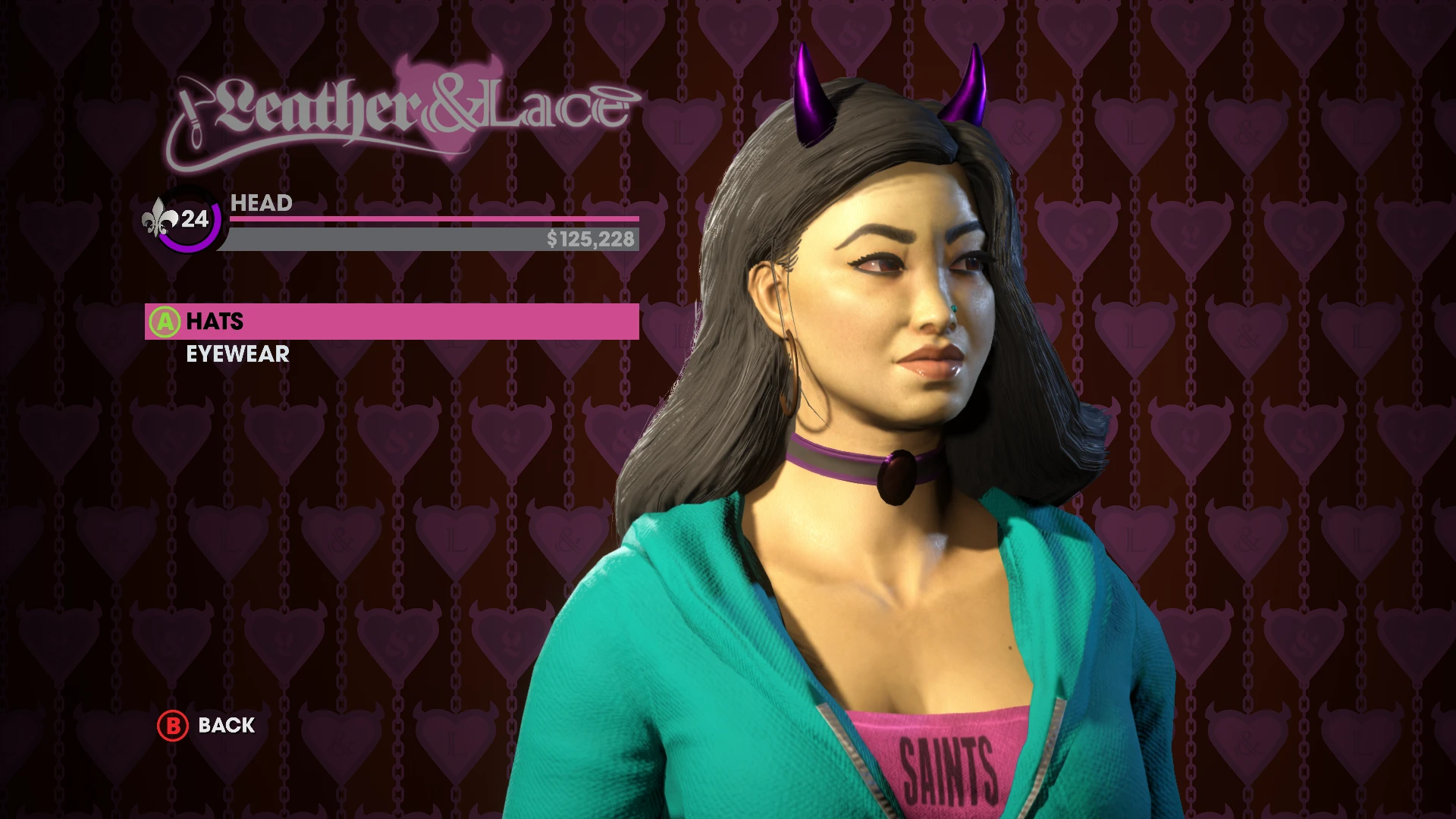Click the red B button icon
The height and width of the screenshot is (819, 1456).
(173, 725)
